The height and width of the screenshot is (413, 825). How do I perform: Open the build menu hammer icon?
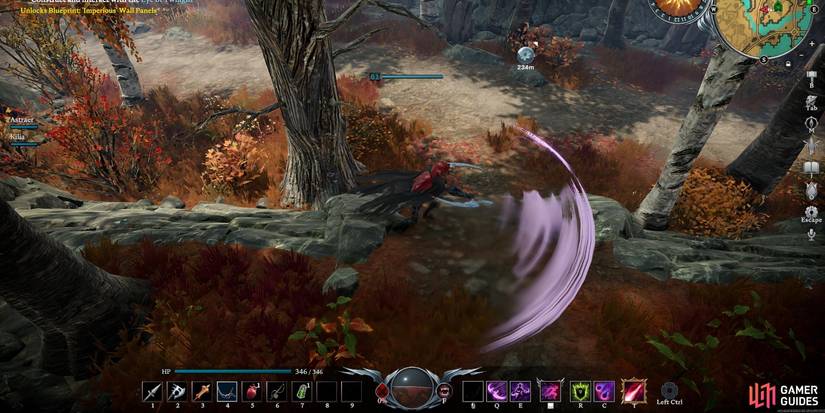click(x=811, y=74)
